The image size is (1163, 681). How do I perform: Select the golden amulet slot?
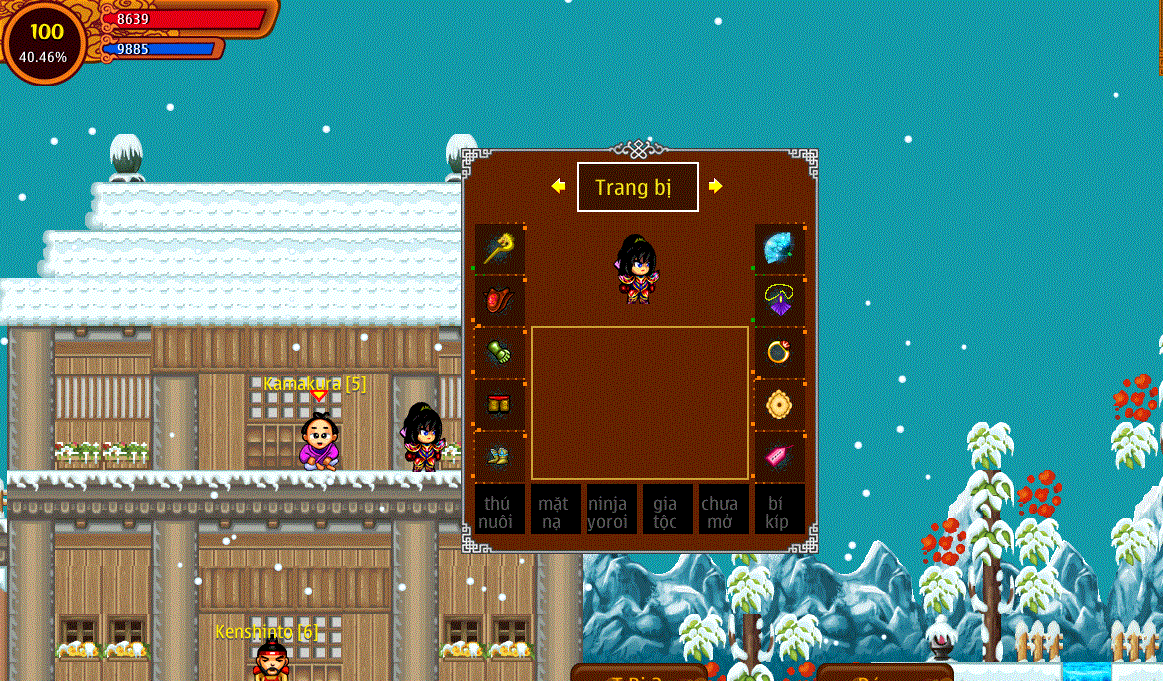(779, 404)
